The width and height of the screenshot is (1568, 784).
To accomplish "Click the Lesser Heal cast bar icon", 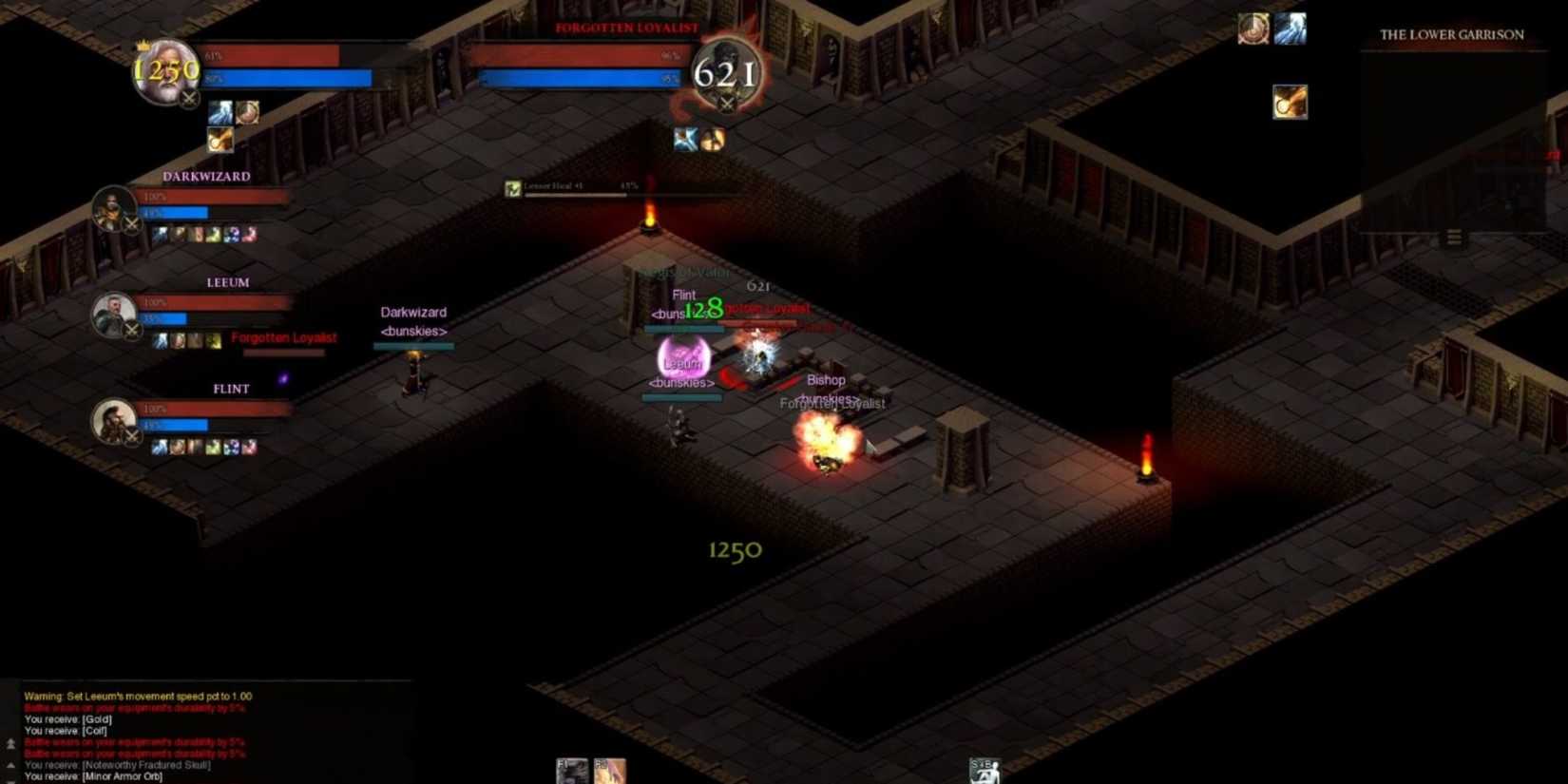I will [511, 187].
